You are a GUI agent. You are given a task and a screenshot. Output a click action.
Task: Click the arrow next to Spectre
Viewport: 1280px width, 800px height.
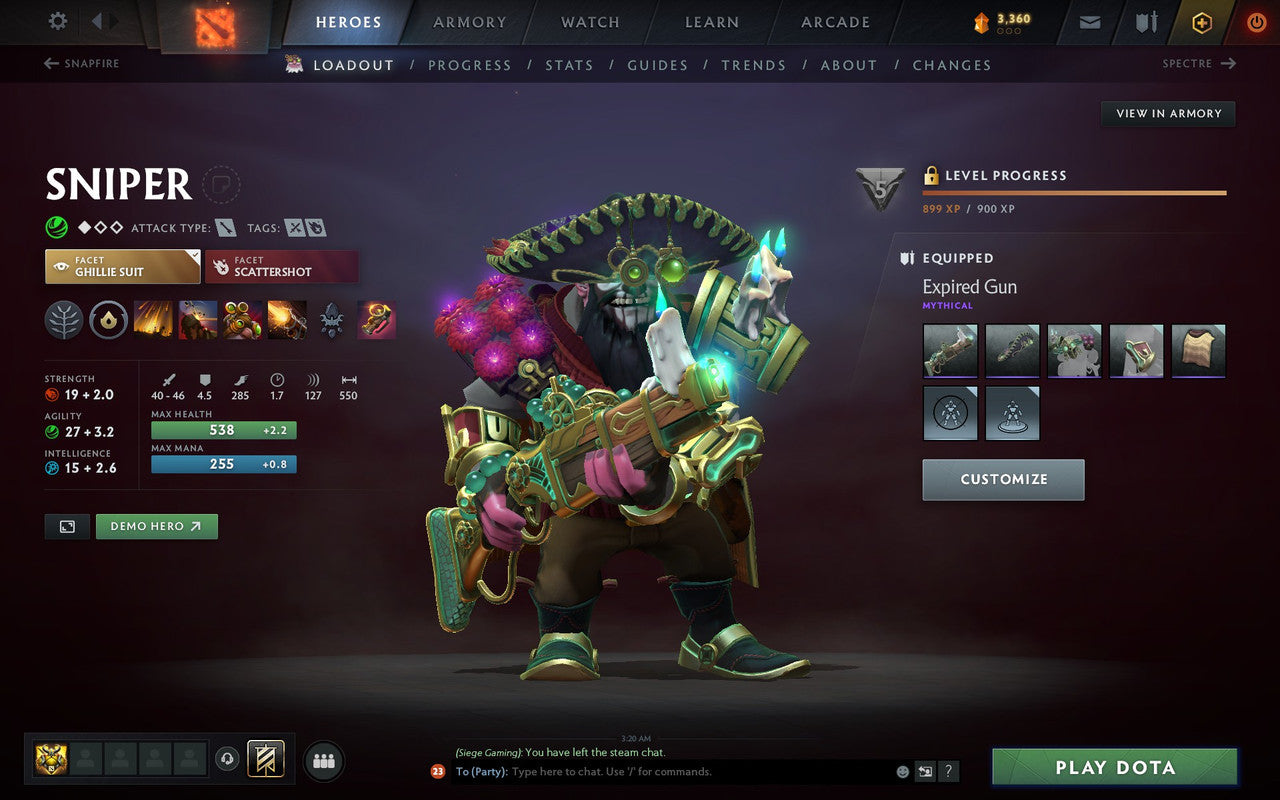pyautogui.click(x=1230, y=63)
